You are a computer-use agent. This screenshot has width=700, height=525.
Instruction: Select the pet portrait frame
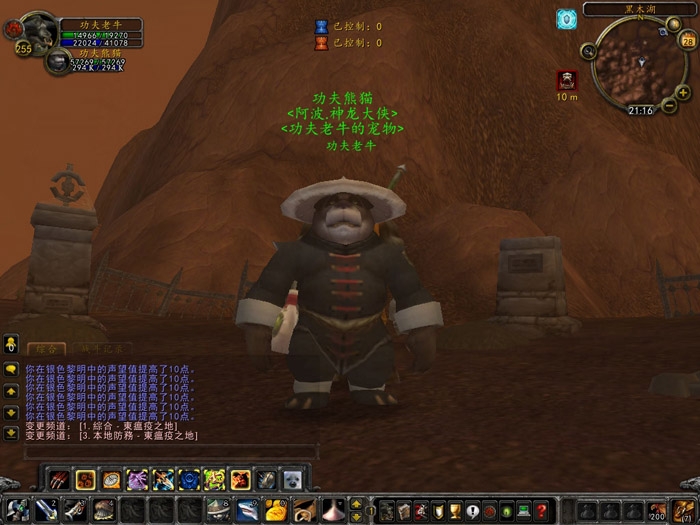(x=58, y=62)
